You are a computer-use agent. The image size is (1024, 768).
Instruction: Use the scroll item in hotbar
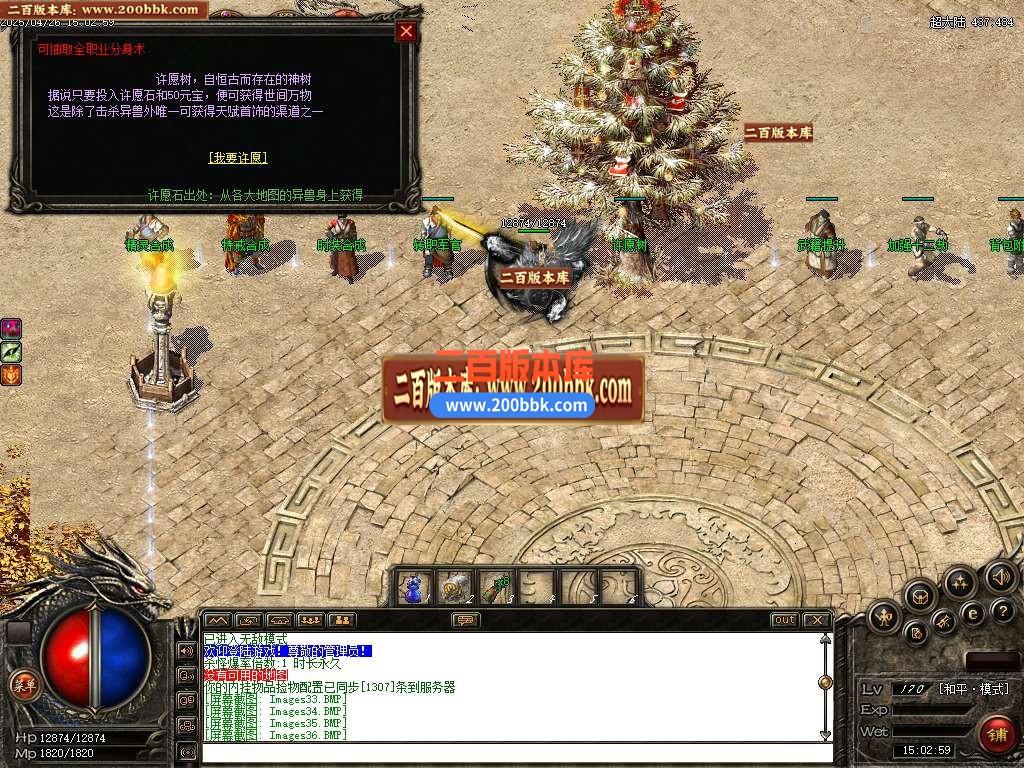click(455, 588)
